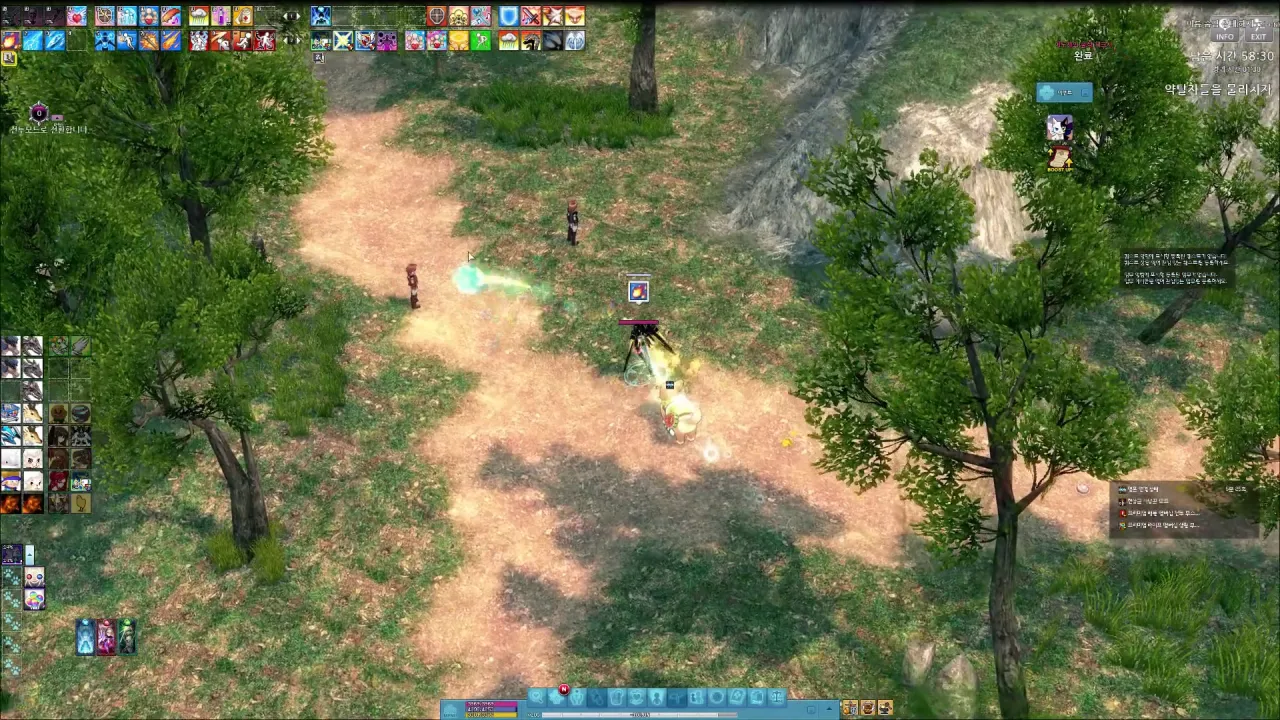Viewport: 1280px width, 720px height.
Task: Click the INFO button
Action: [x=1225, y=37]
